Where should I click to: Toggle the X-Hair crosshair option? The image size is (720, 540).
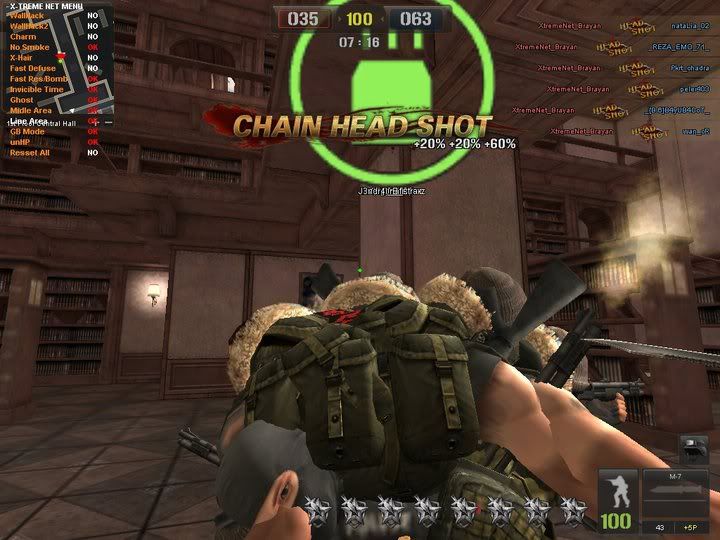click(x=23, y=58)
